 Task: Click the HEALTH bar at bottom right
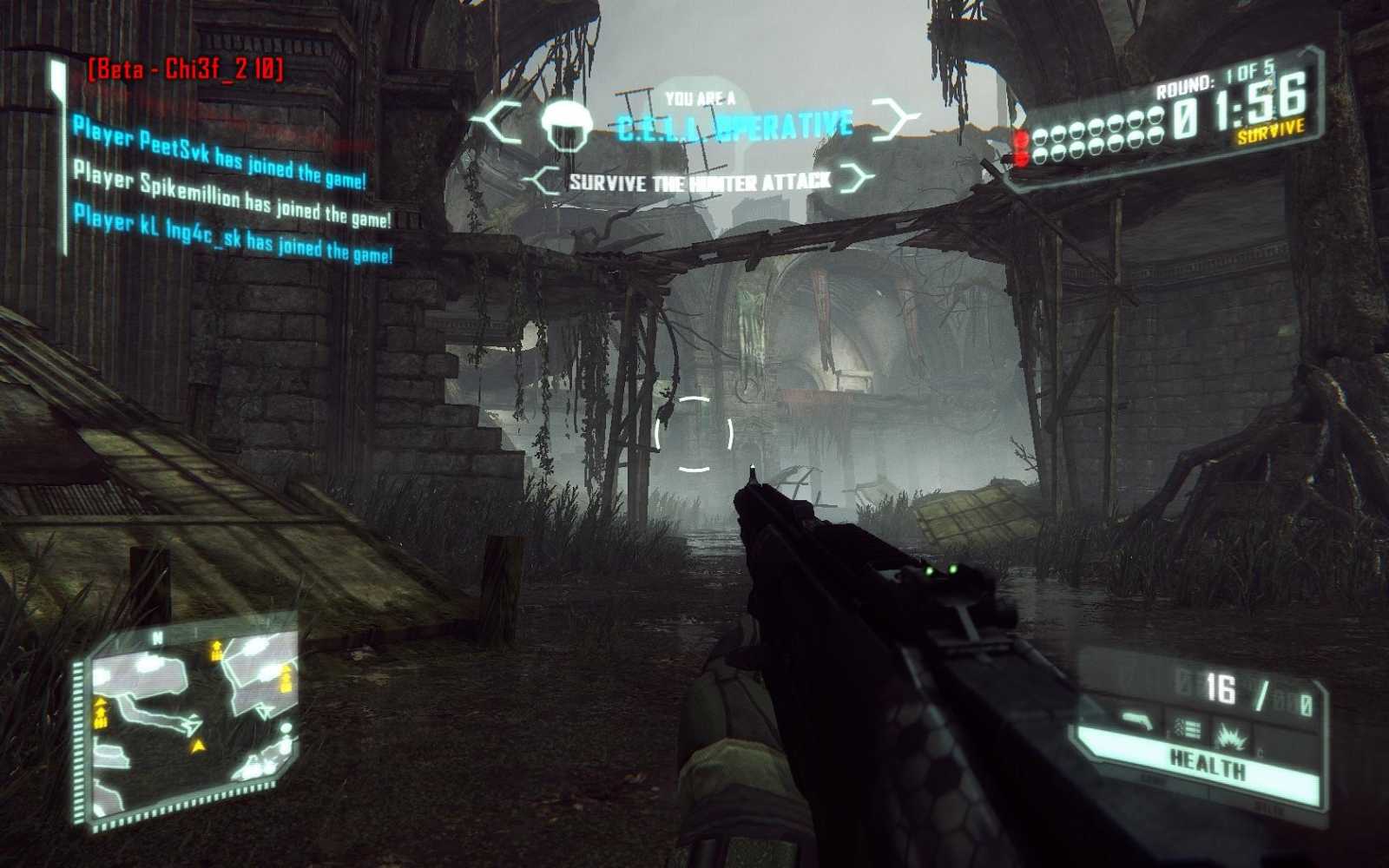click(1208, 764)
